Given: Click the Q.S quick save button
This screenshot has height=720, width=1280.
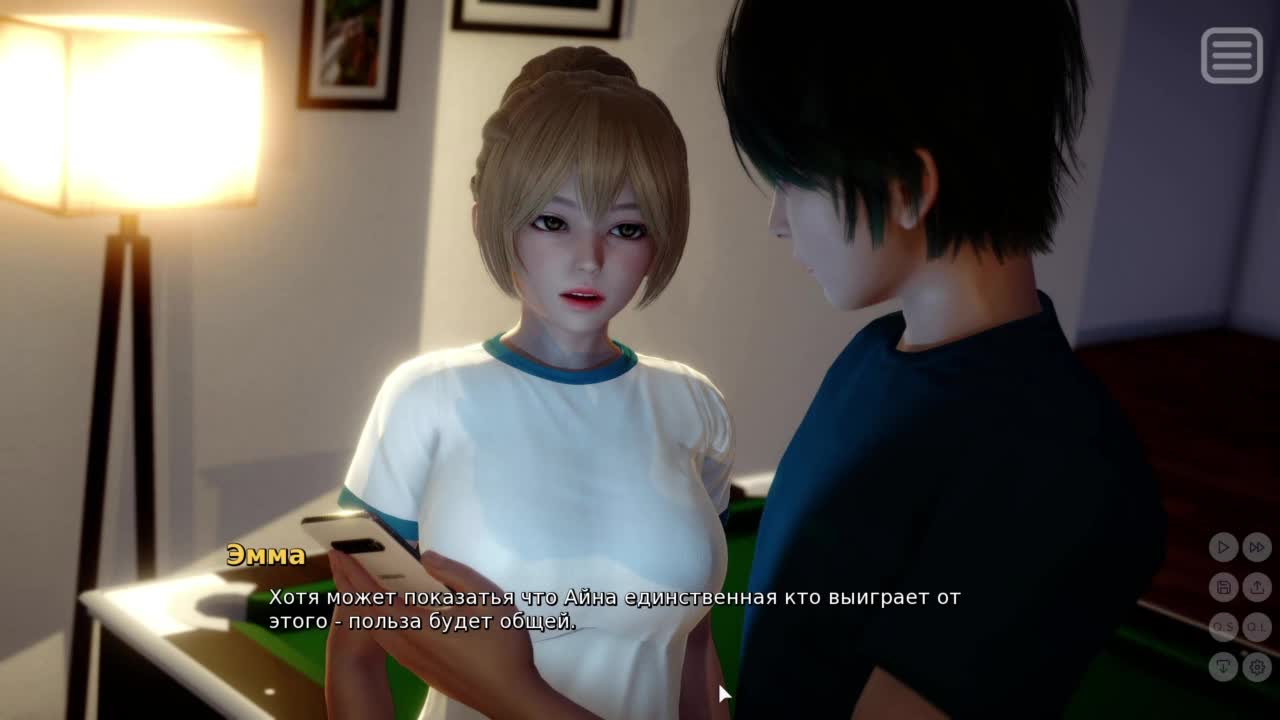Looking at the screenshot, I should 1223,627.
